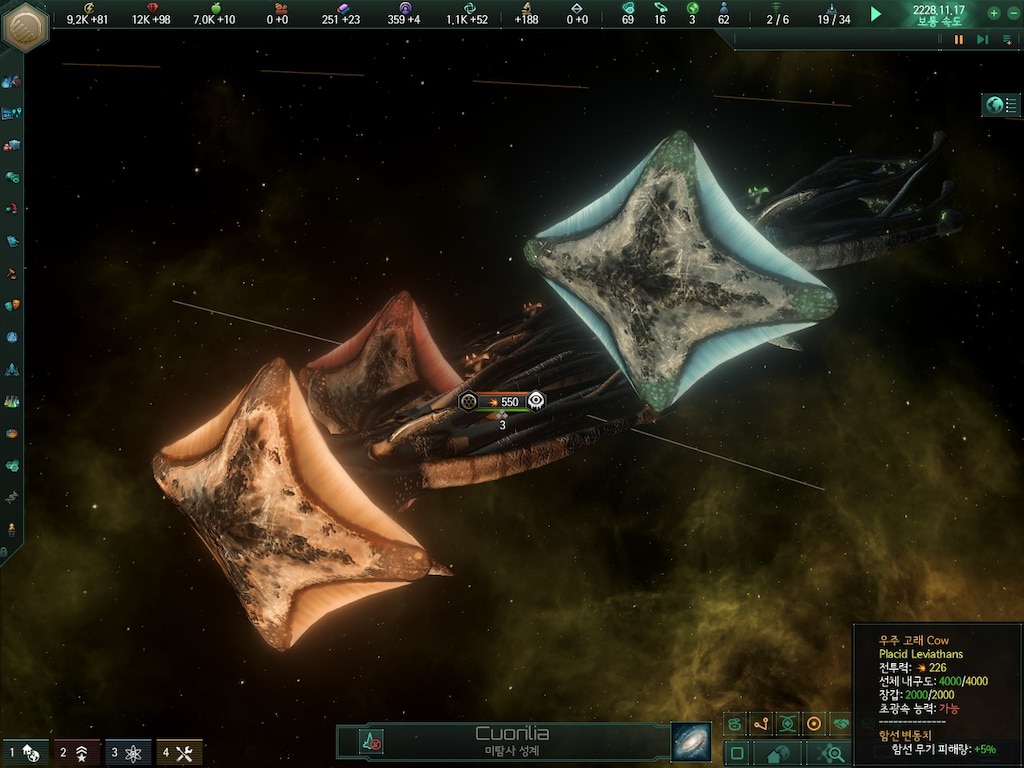
Task: Increase game speed with plus button
Action: [994, 13]
